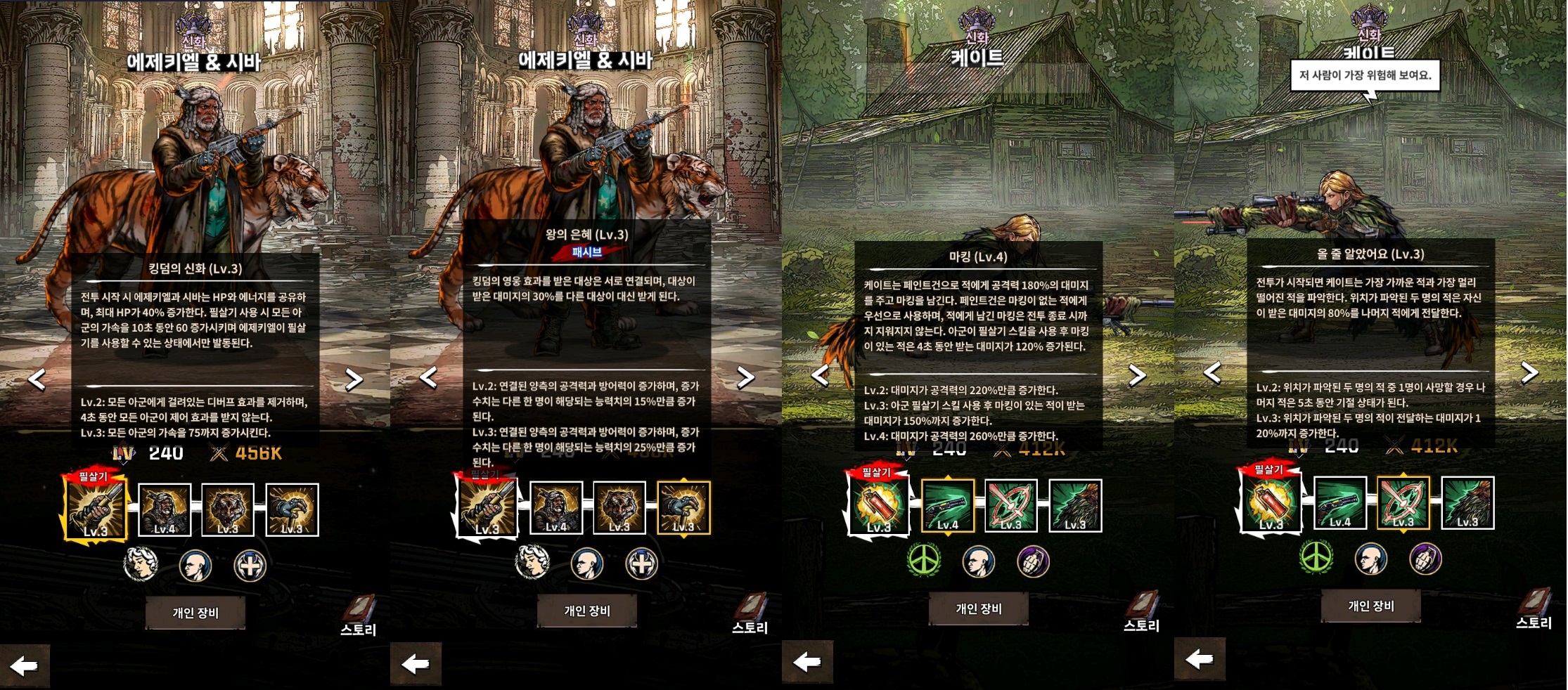The width and height of the screenshot is (1568, 690).
Task: Tap the cross shield icon on 킹덤의 신화 screen
Action: (250, 565)
